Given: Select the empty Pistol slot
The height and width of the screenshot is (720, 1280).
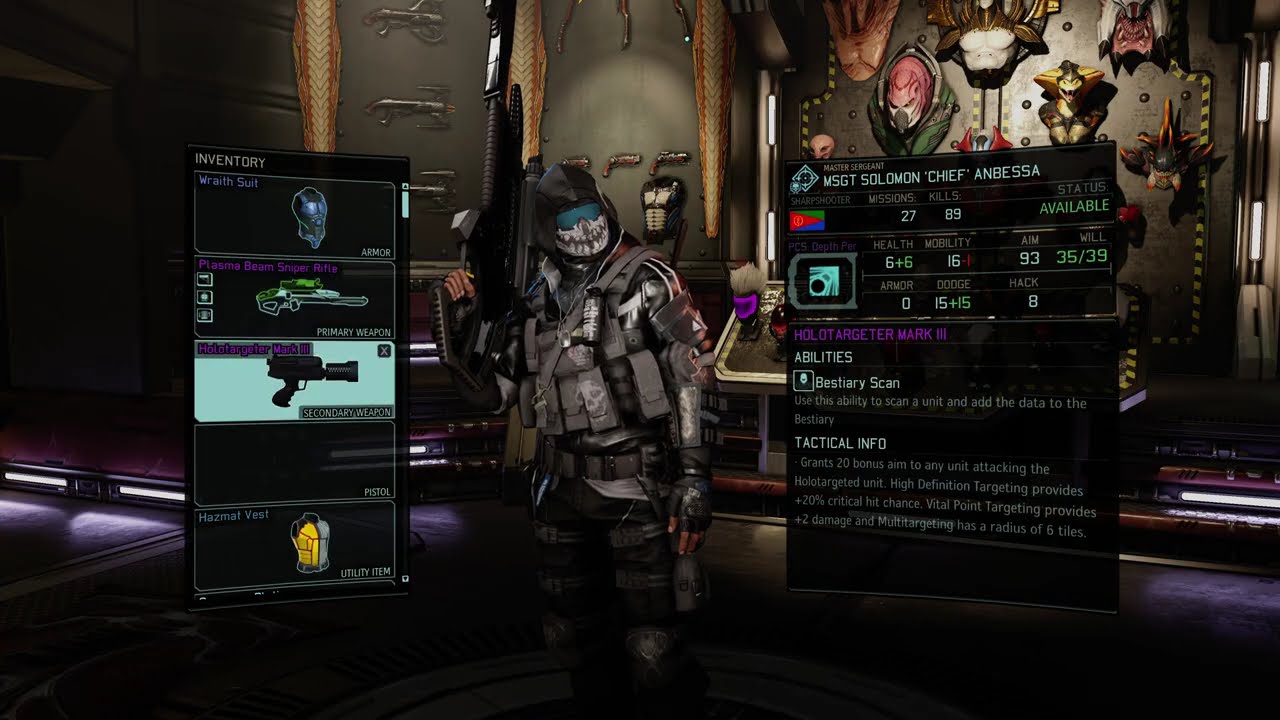Looking at the screenshot, I should (295, 463).
